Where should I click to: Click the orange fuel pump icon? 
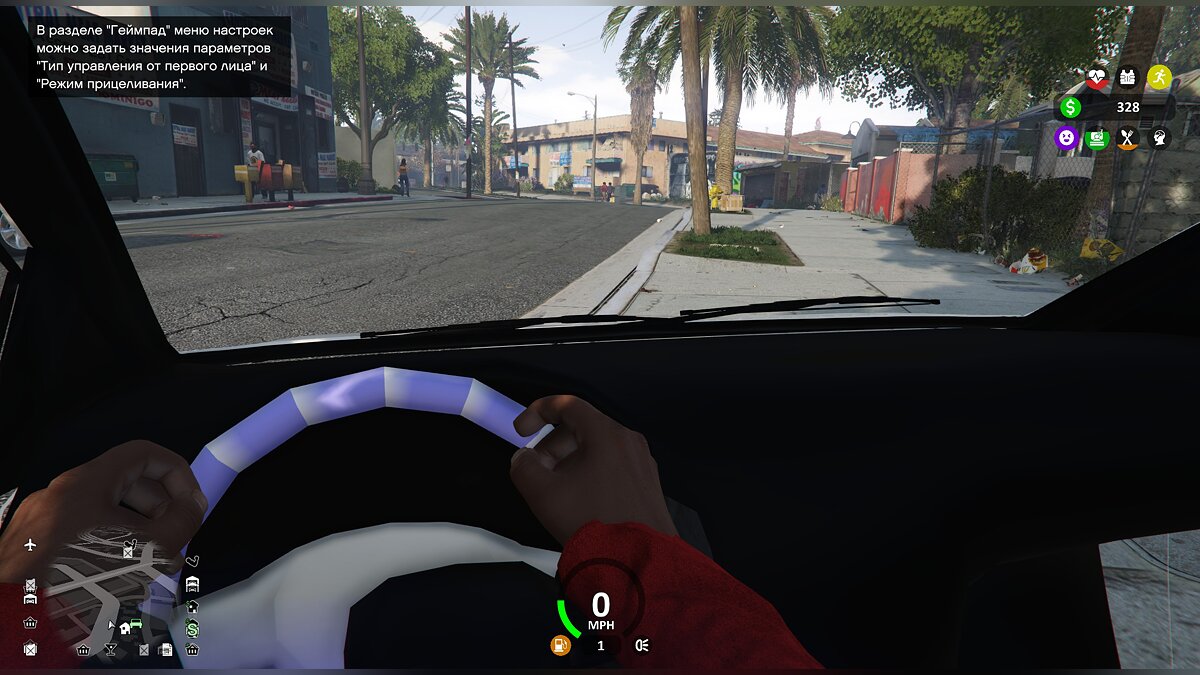coord(560,646)
